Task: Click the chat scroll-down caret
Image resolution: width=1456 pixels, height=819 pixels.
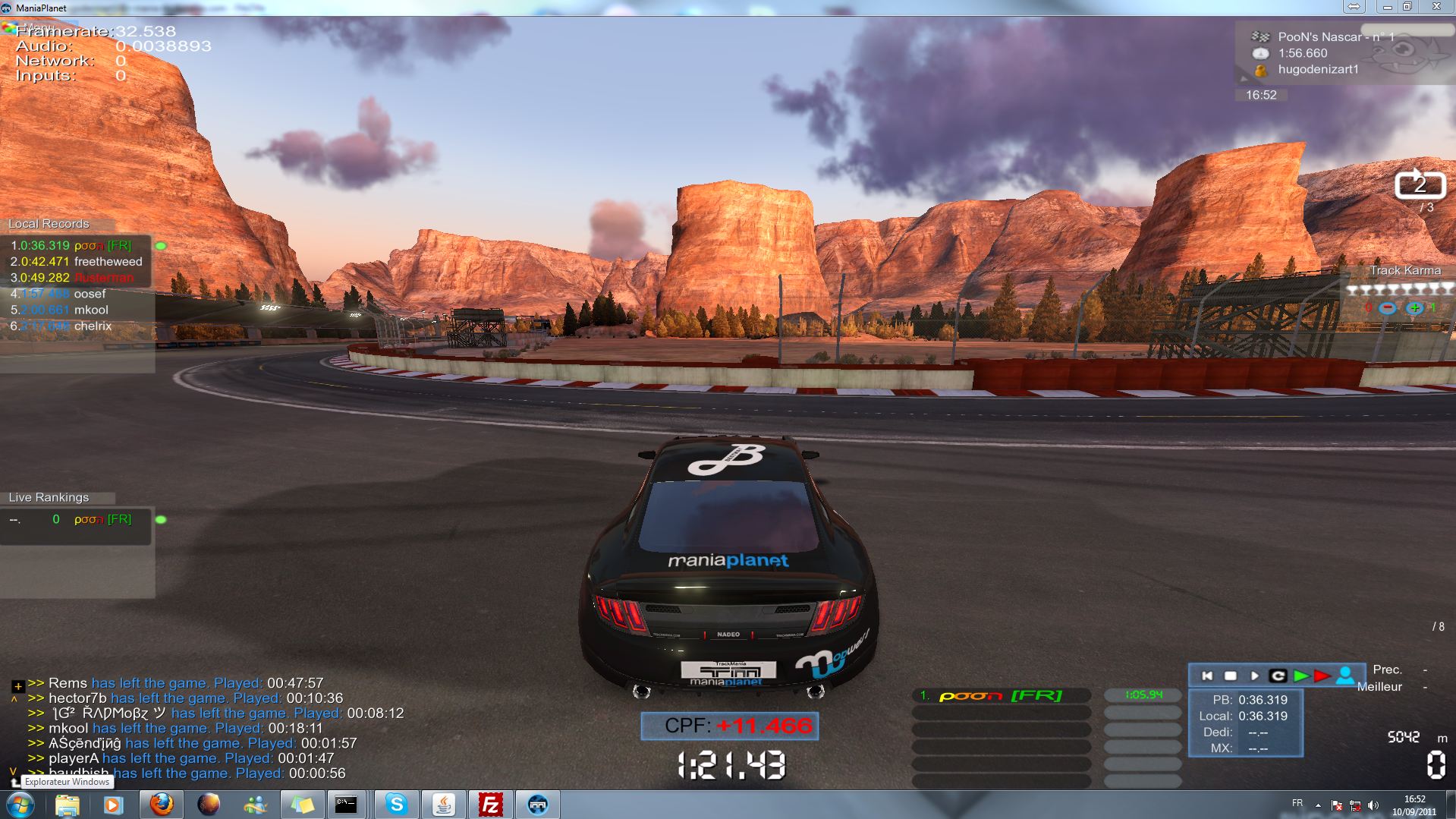Action: [x=13, y=770]
